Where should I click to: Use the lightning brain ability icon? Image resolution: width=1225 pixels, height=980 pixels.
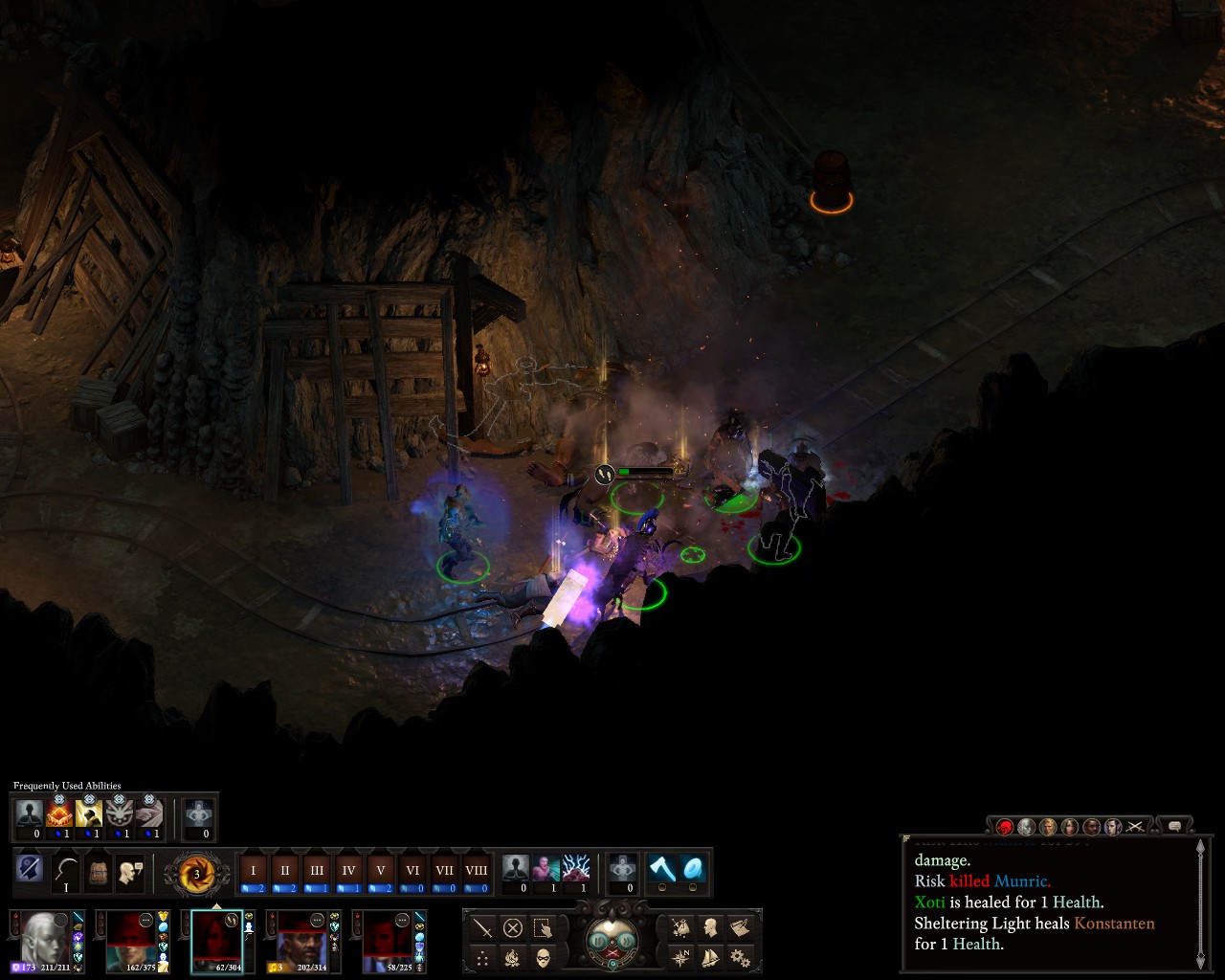point(576,869)
